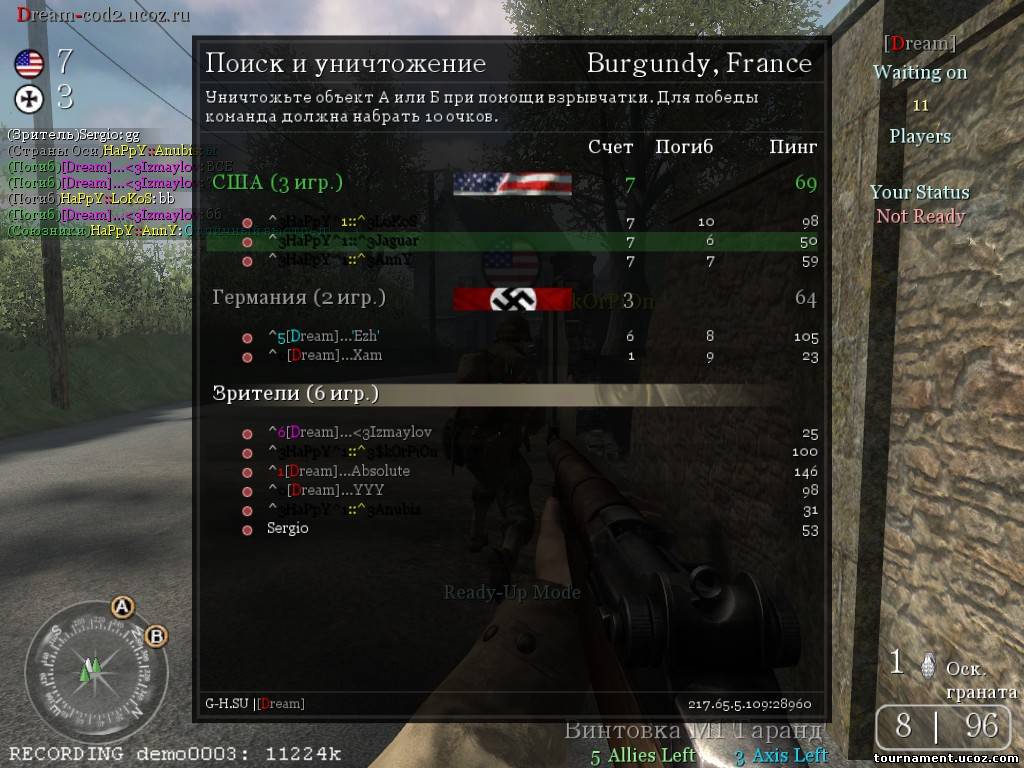Click spectator Sergio's row
Image resolution: width=1024 pixels, height=768 pixels.
[x=510, y=528]
